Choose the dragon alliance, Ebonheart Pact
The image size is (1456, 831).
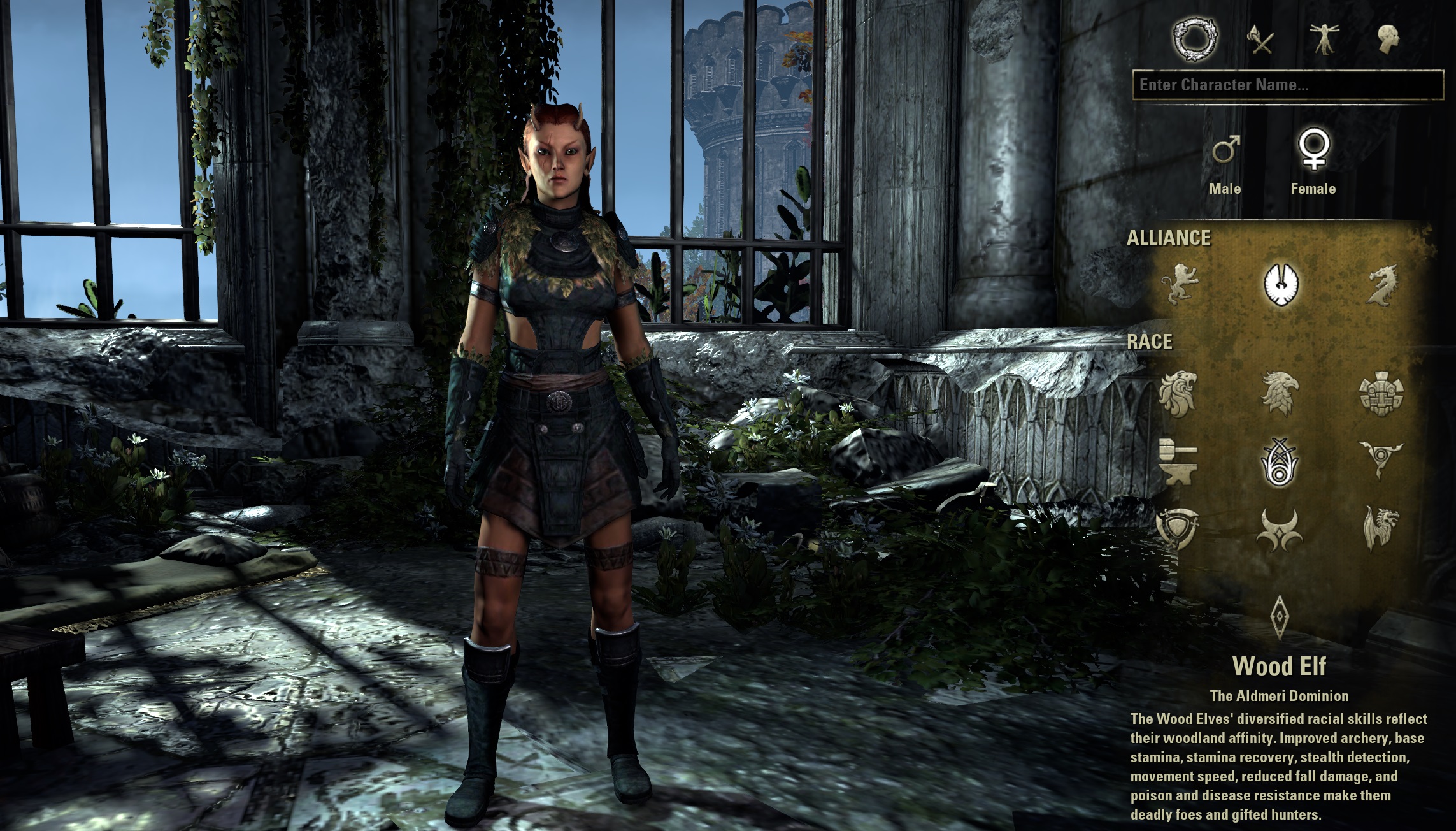tap(1381, 284)
